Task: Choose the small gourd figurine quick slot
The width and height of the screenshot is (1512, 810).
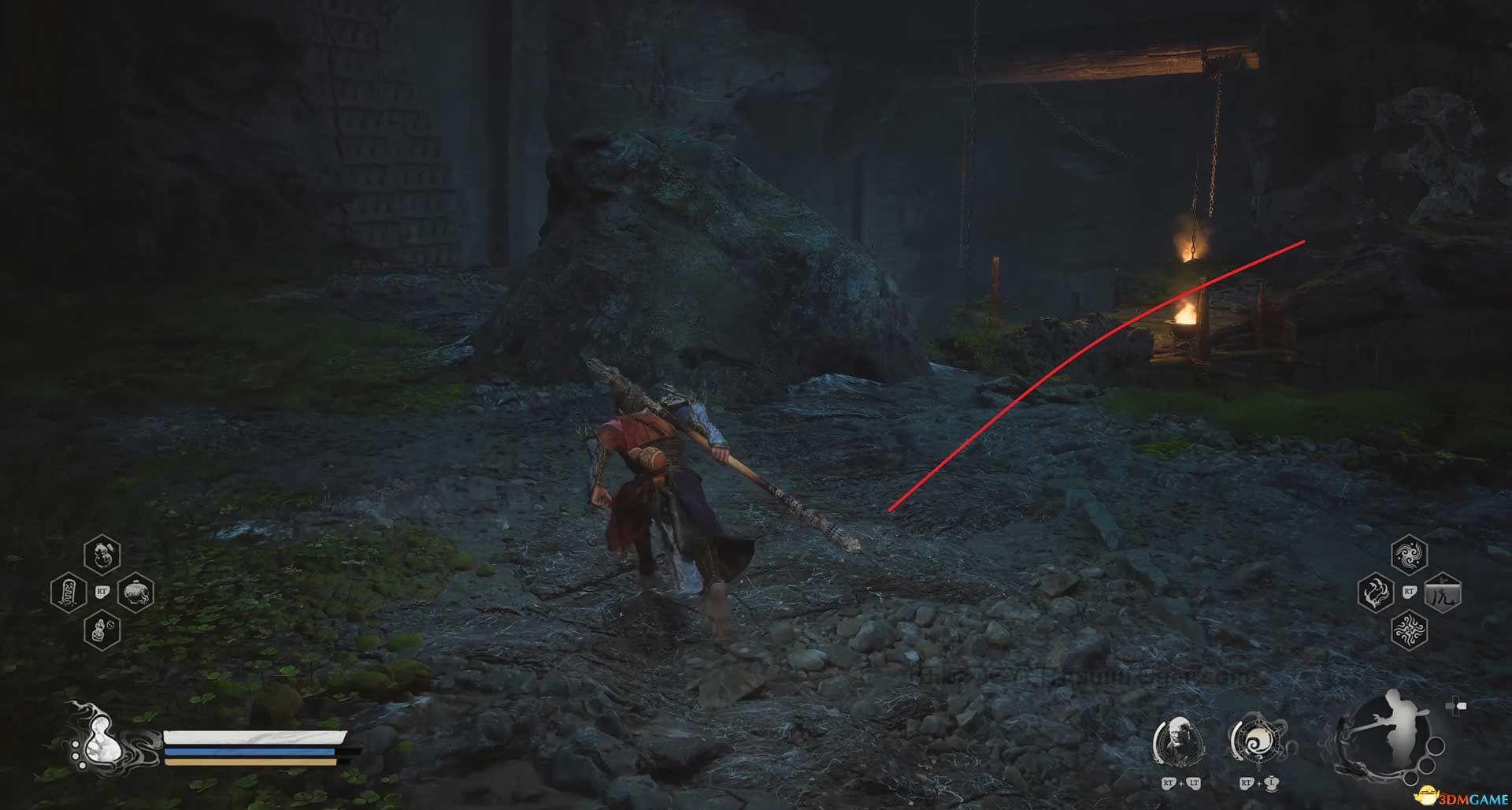Action: pos(102,631)
